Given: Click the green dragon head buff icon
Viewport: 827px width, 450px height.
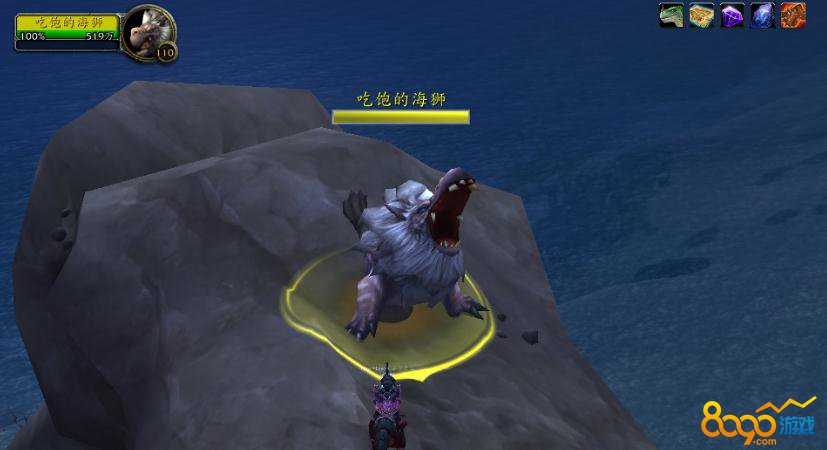Looking at the screenshot, I should pos(671,16).
